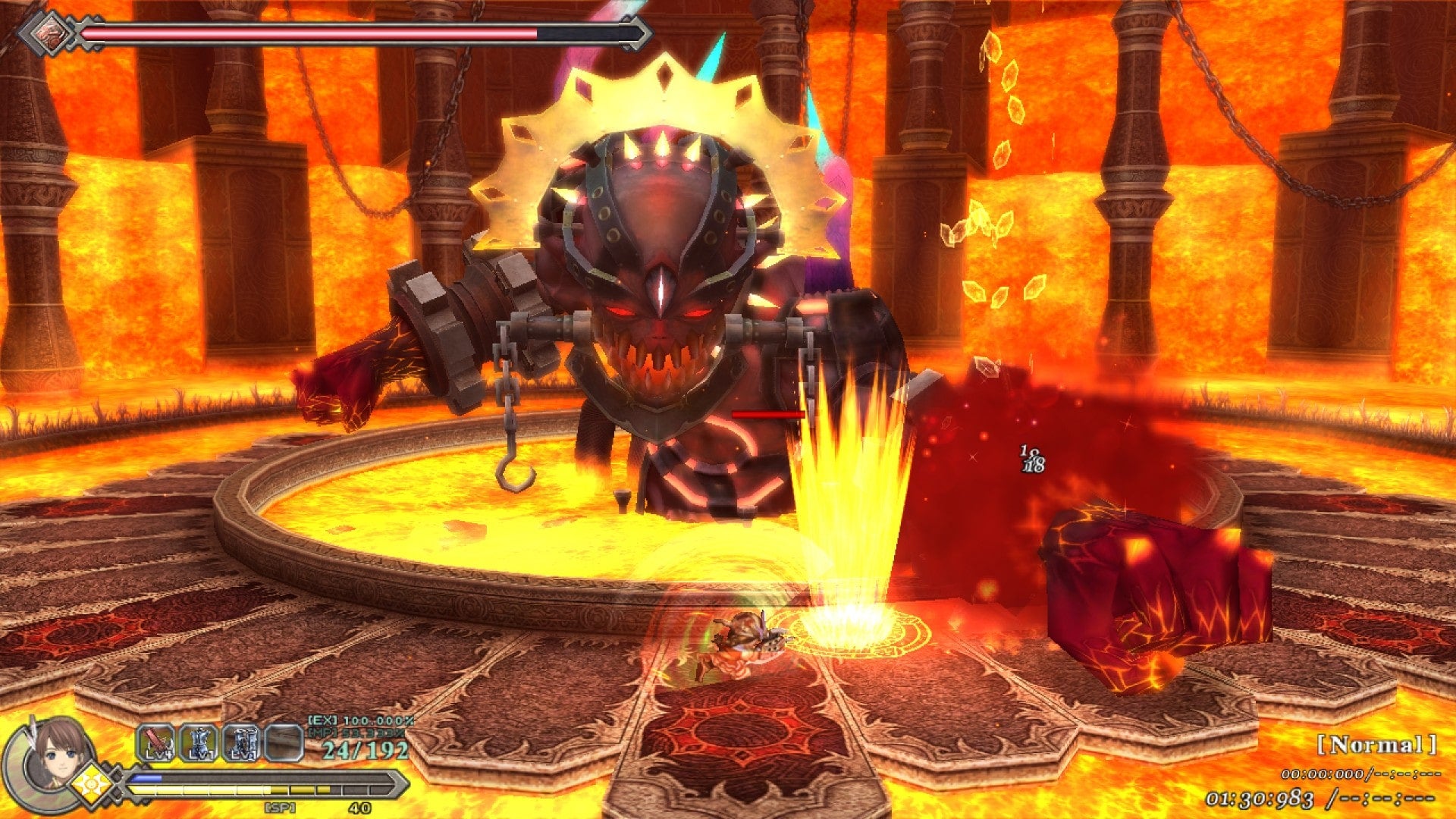The width and height of the screenshot is (1456, 819).
Task: Select the LV4 sword equipment icon
Action: click(155, 742)
